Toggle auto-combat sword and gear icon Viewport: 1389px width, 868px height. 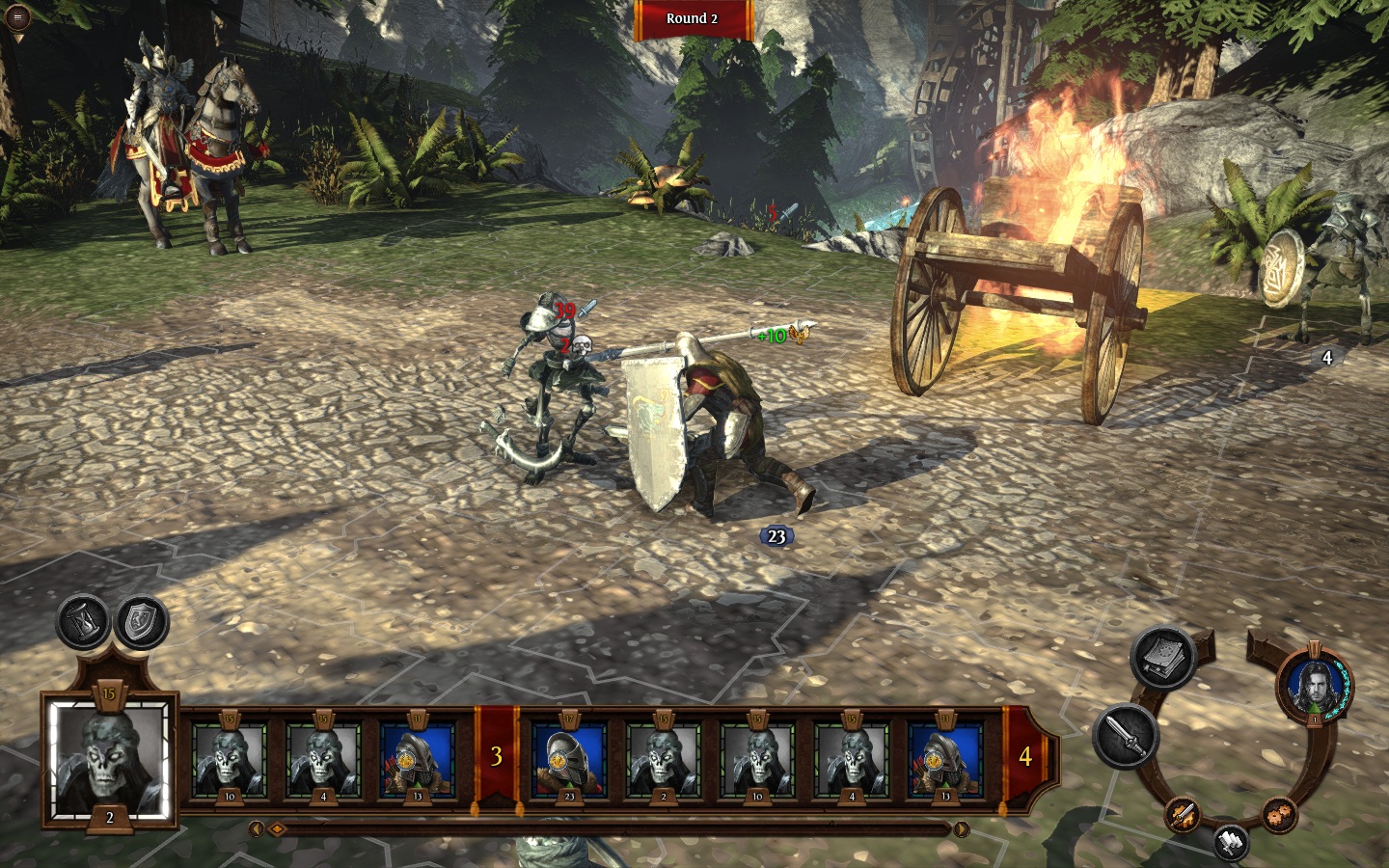1184,815
